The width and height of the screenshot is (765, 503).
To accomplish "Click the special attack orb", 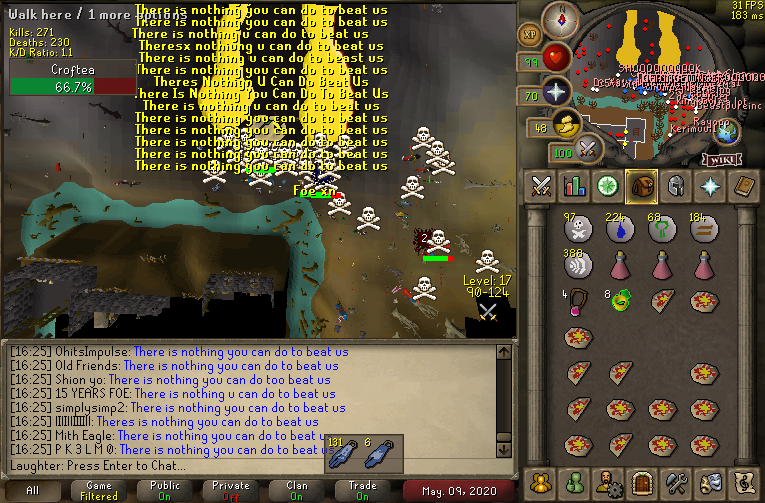I will (588, 150).
